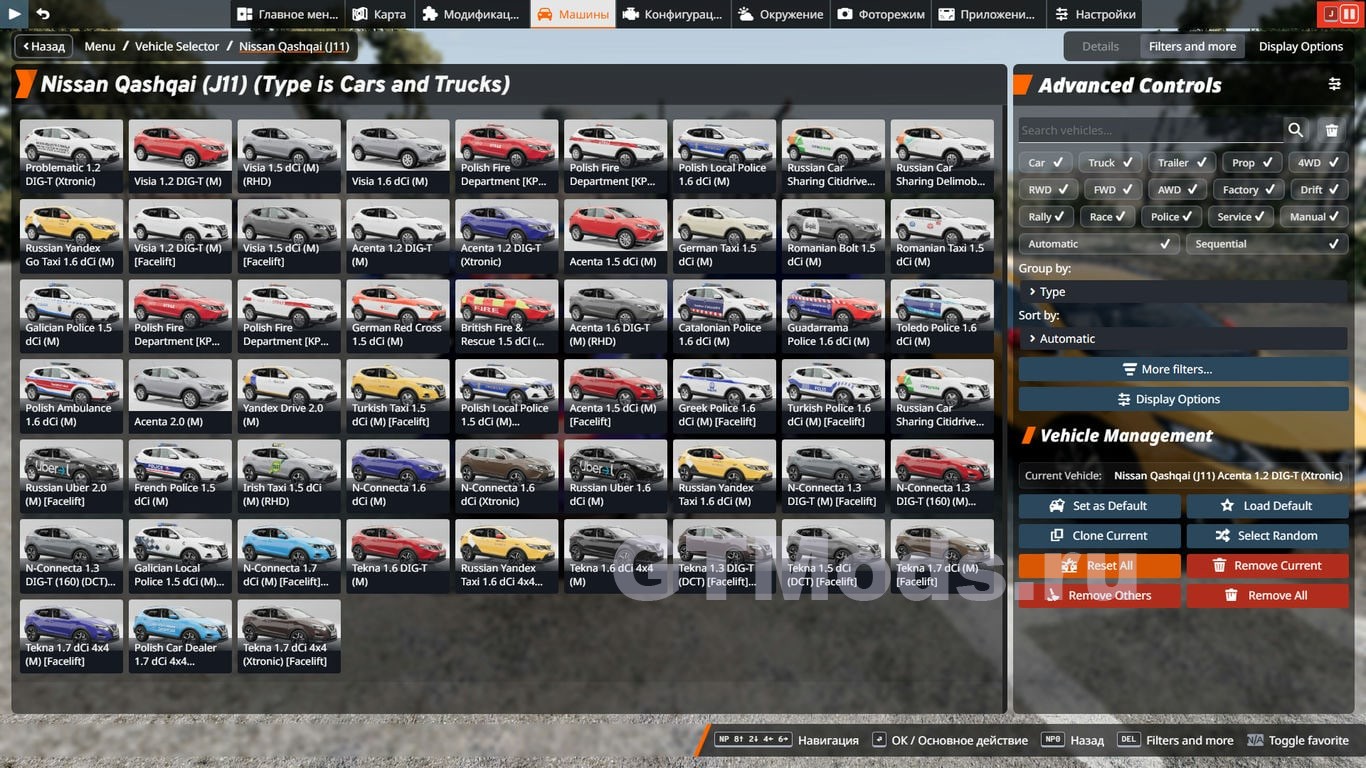Click the Vehicle Selector breadcrumb
Viewport: 1366px width, 768px height.
point(177,46)
